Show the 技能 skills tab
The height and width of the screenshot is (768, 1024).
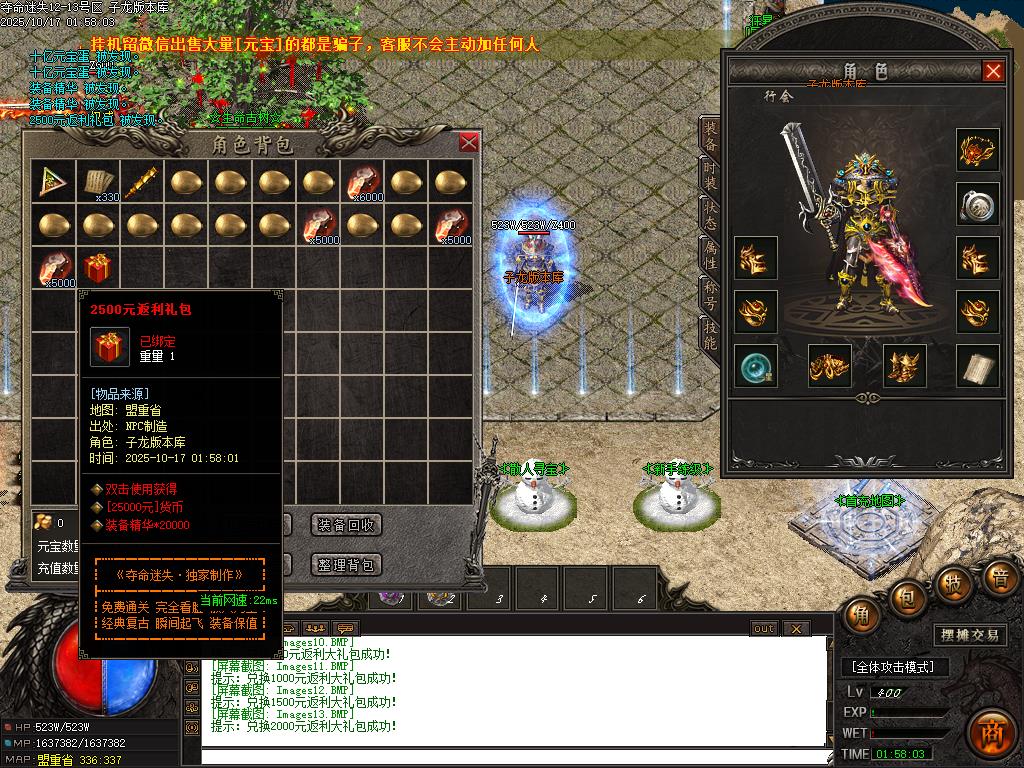point(709,332)
